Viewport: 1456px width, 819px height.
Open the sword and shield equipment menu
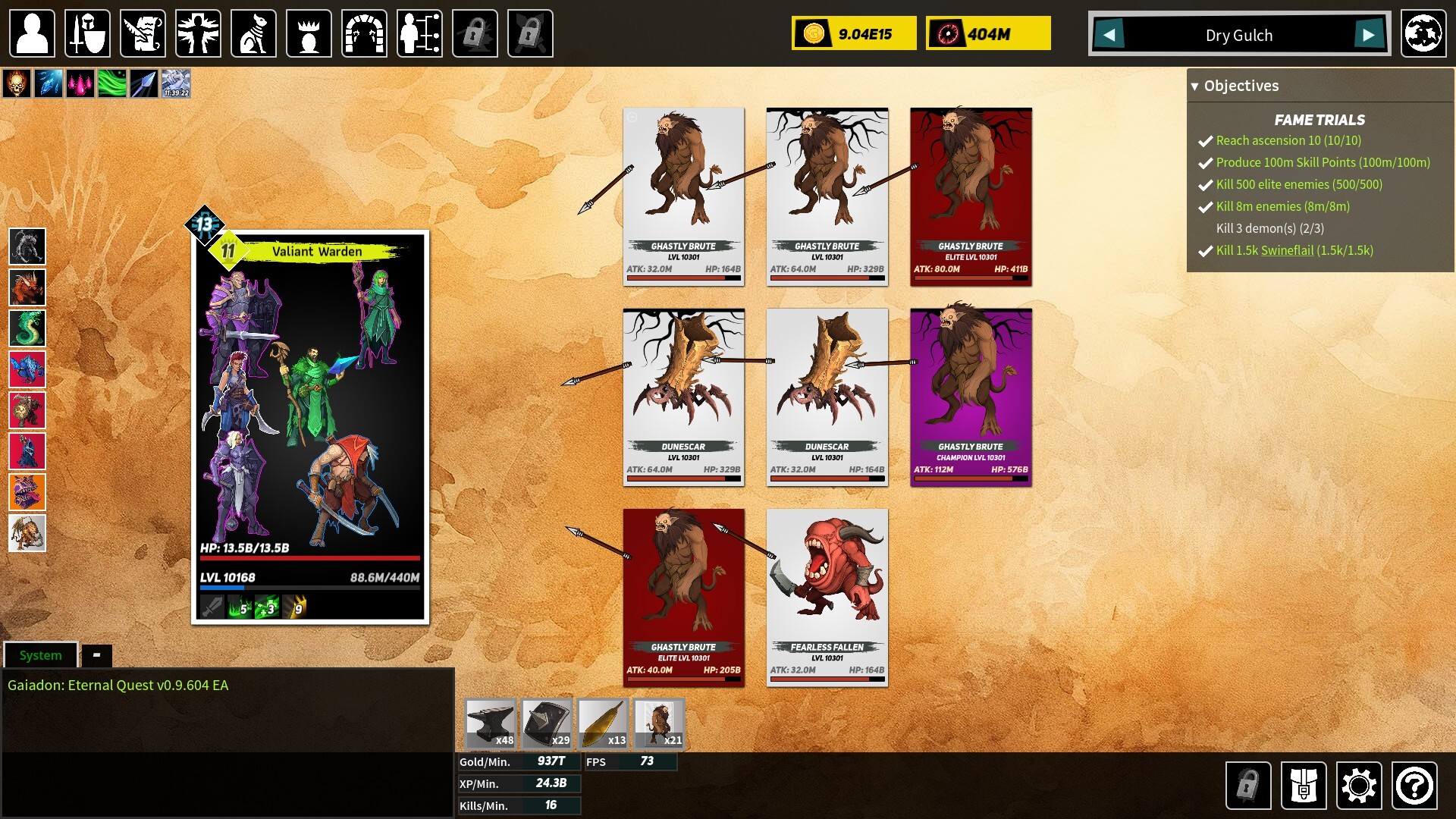tap(87, 33)
